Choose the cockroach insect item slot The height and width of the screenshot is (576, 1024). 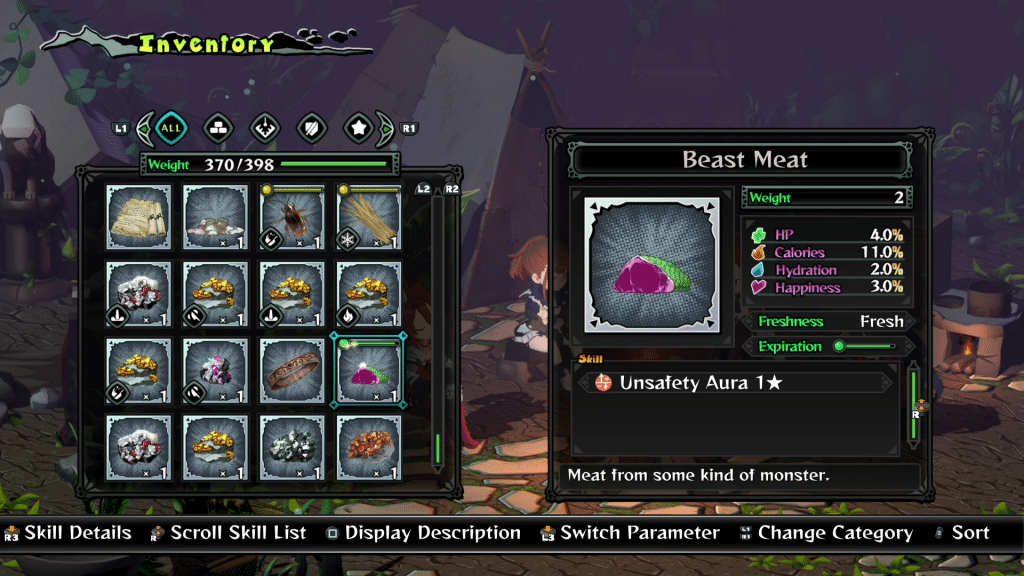(292, 216)
